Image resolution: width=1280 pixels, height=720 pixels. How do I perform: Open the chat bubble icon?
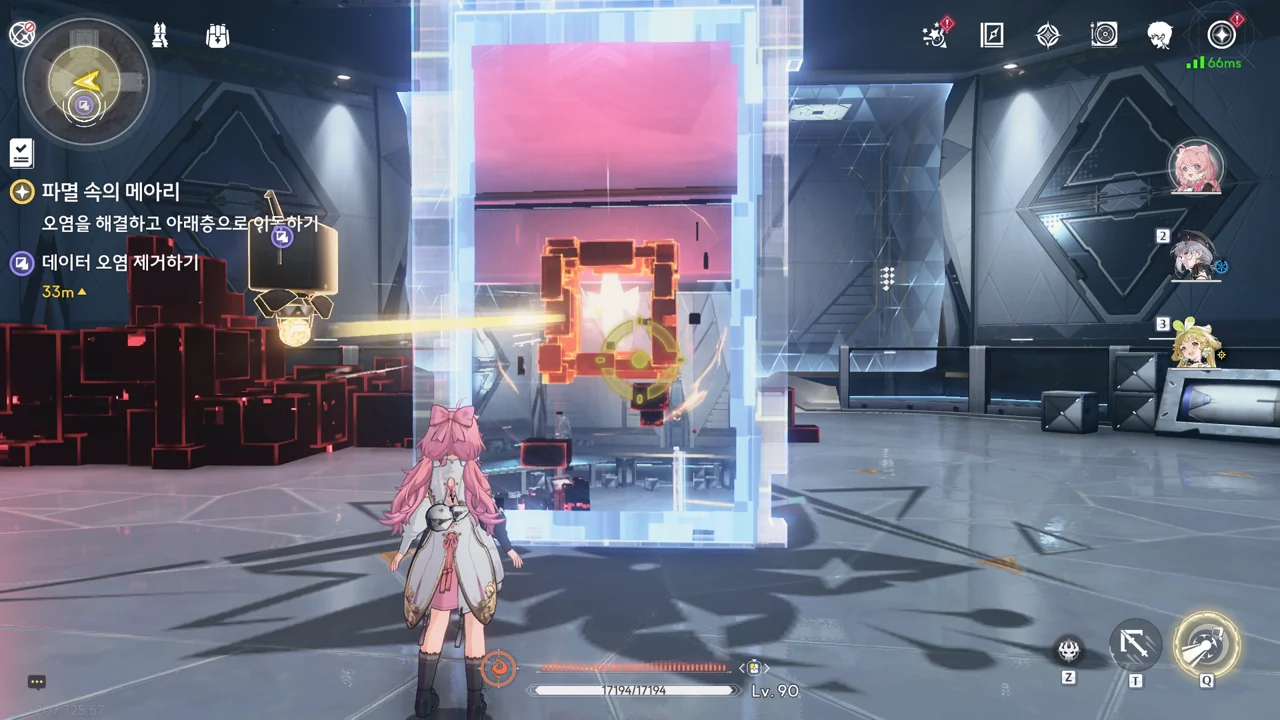[37, 682]
